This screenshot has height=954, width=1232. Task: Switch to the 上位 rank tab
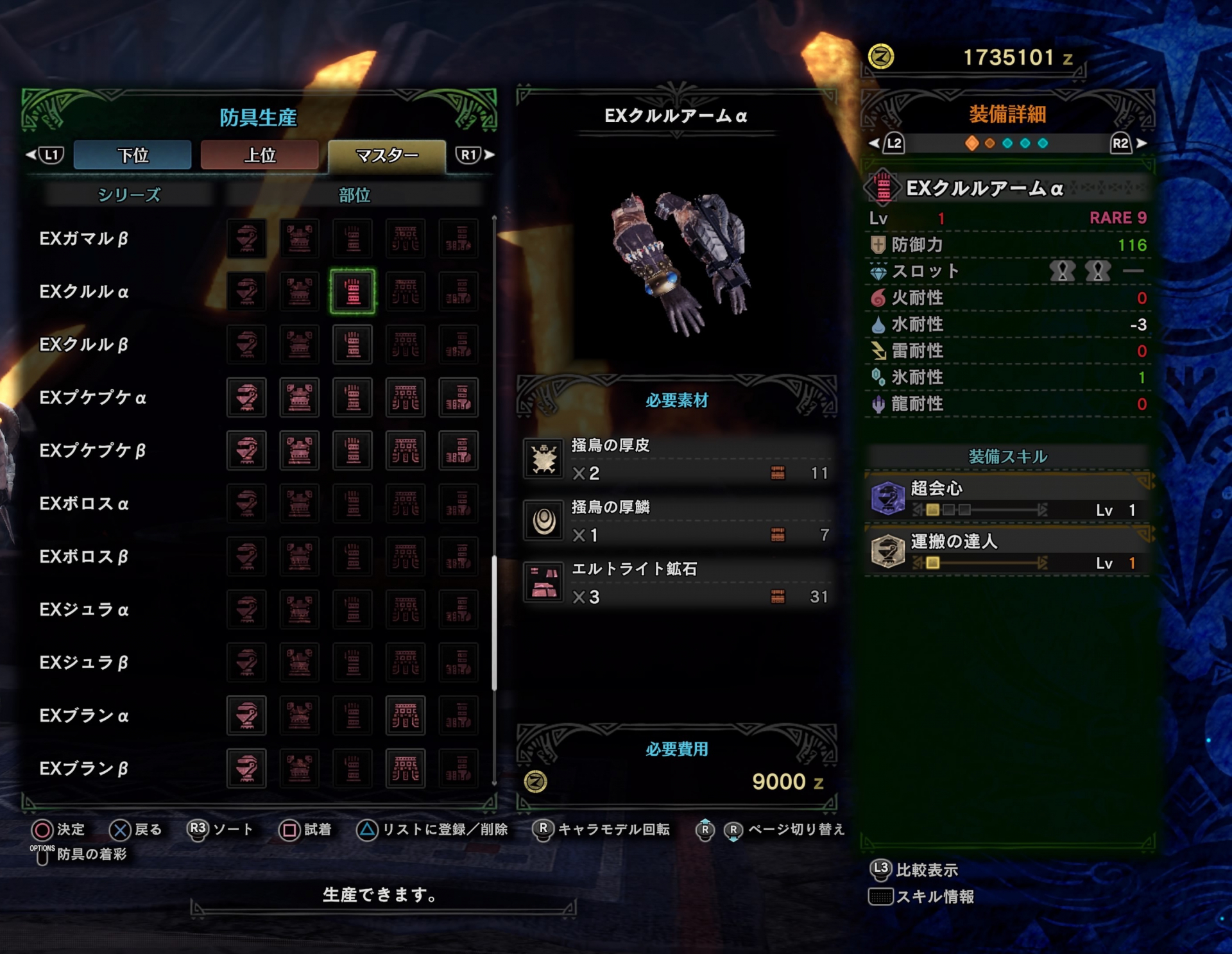click(259, 155)
